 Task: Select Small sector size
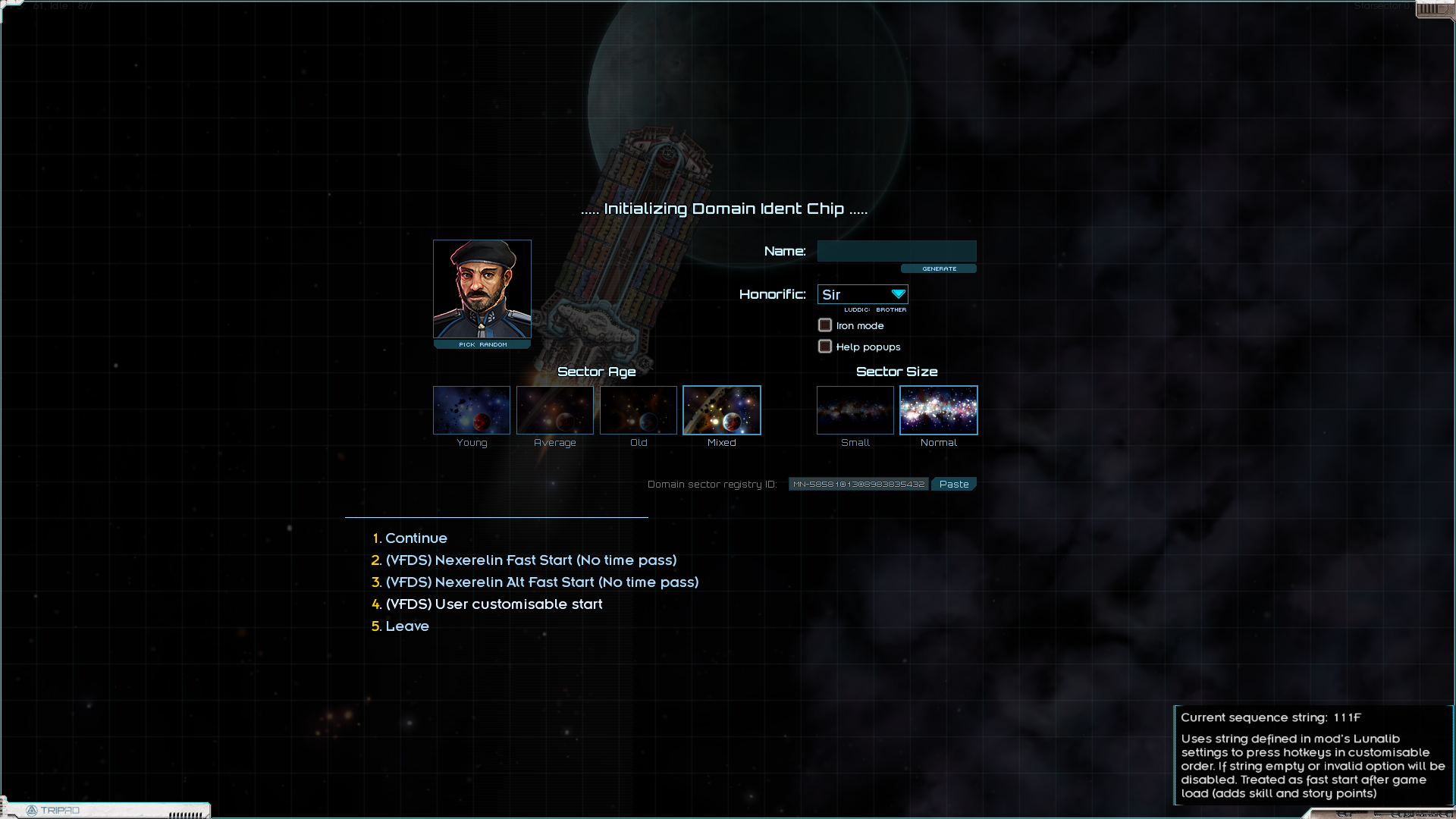(855, 410)
